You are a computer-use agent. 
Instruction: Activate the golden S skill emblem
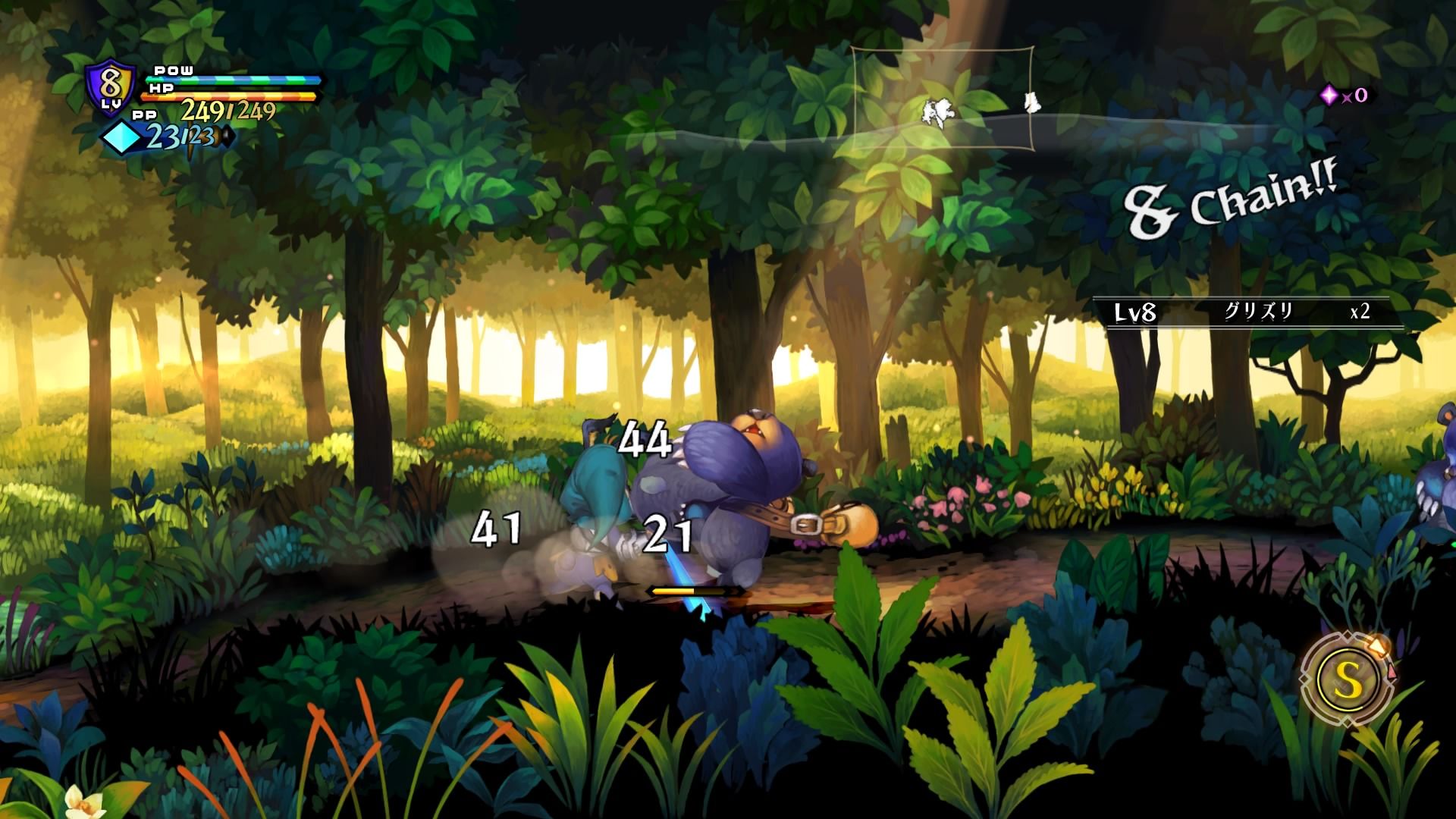tap(1347, 680)
